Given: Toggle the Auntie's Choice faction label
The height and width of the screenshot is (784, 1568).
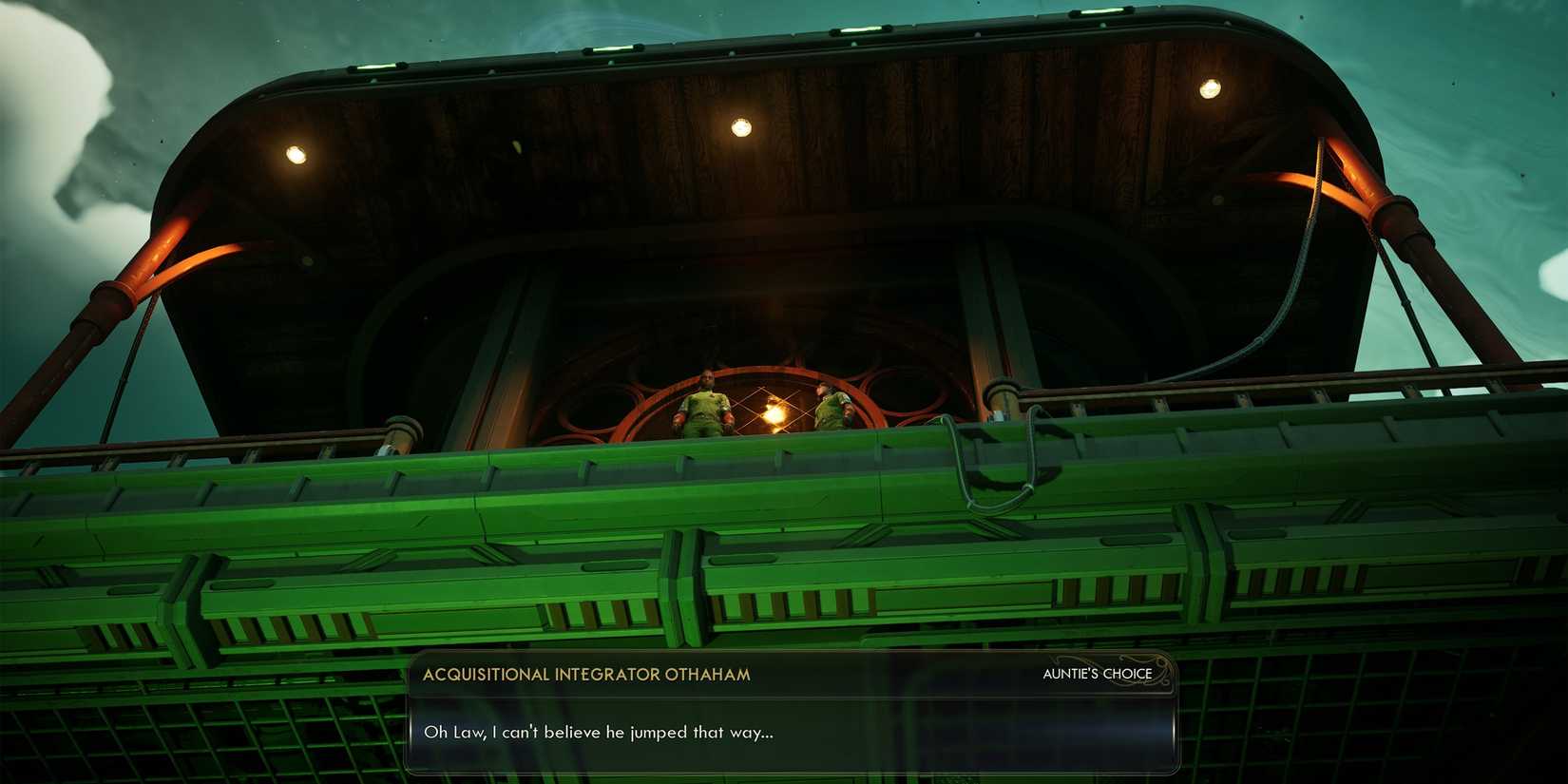Looking at the screenshot, I should click(1095, 673).
